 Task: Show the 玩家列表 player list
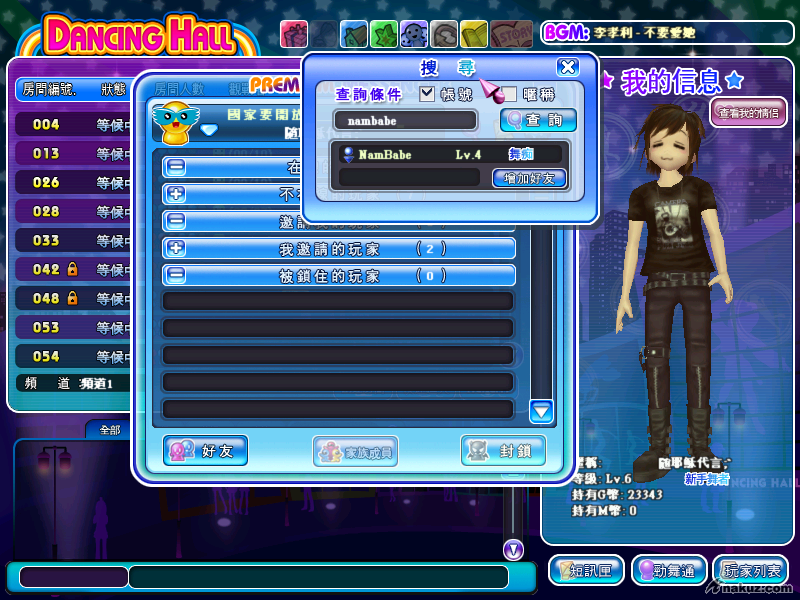pyautogui.click(x=753, y=570)
